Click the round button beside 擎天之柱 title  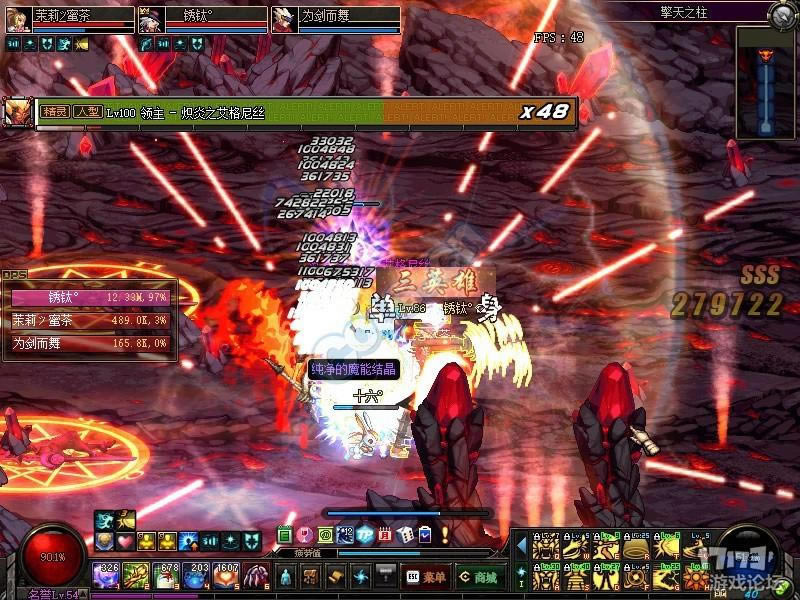782,14
